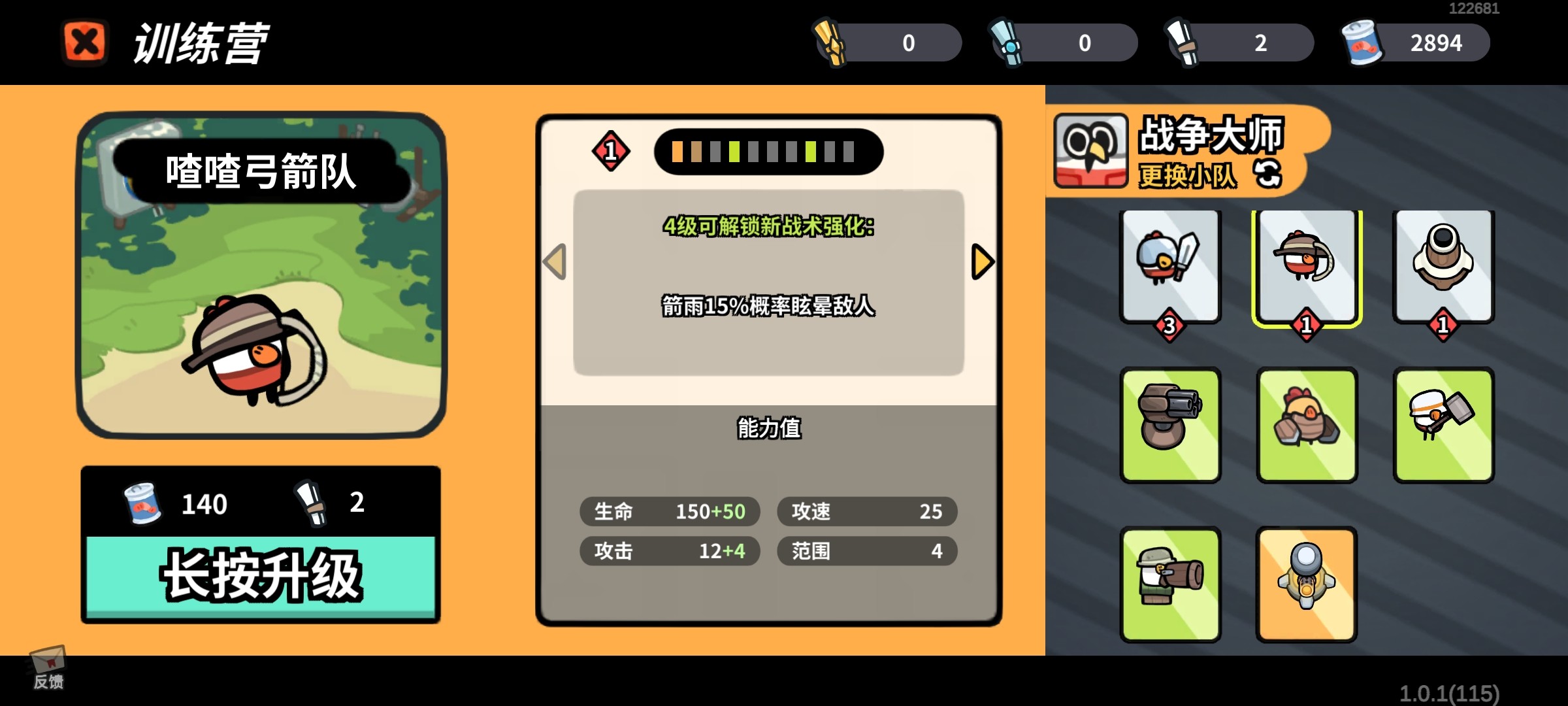Click the 战争大师 owl avatar
The image size is (1568, 706).
coord(1092,152)
